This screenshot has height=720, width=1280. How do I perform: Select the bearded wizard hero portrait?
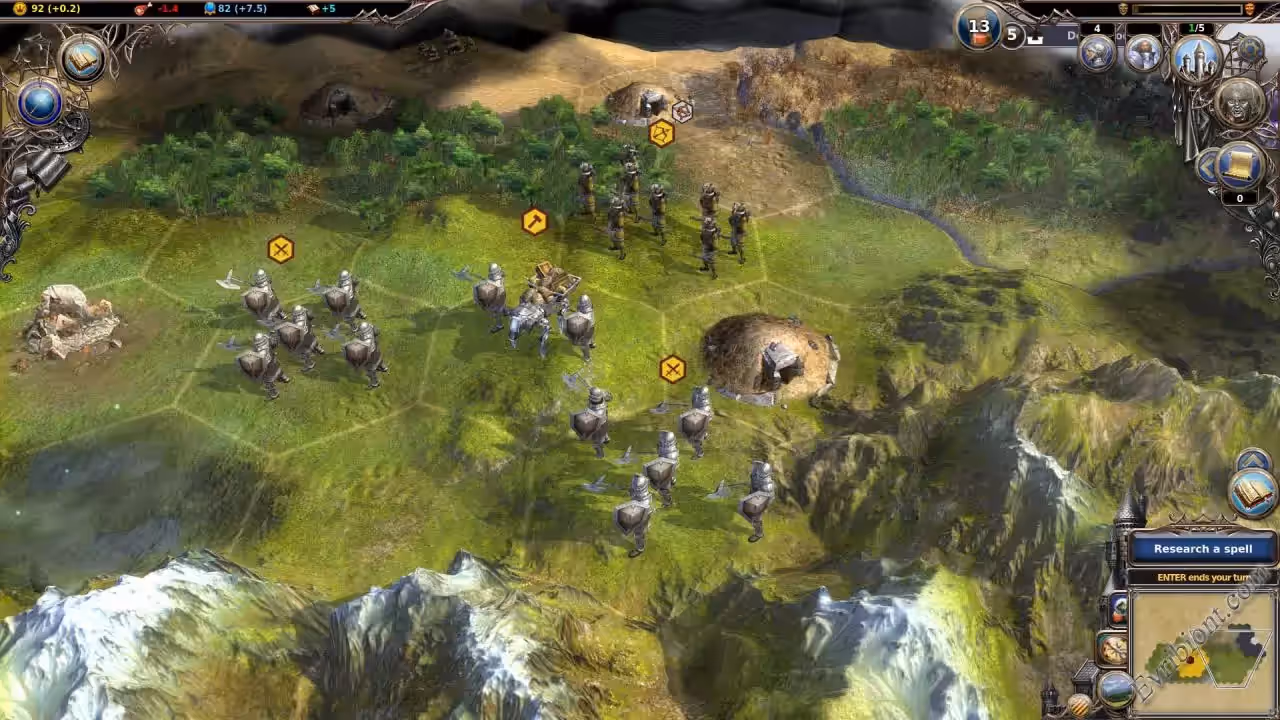click(1144, 54)
